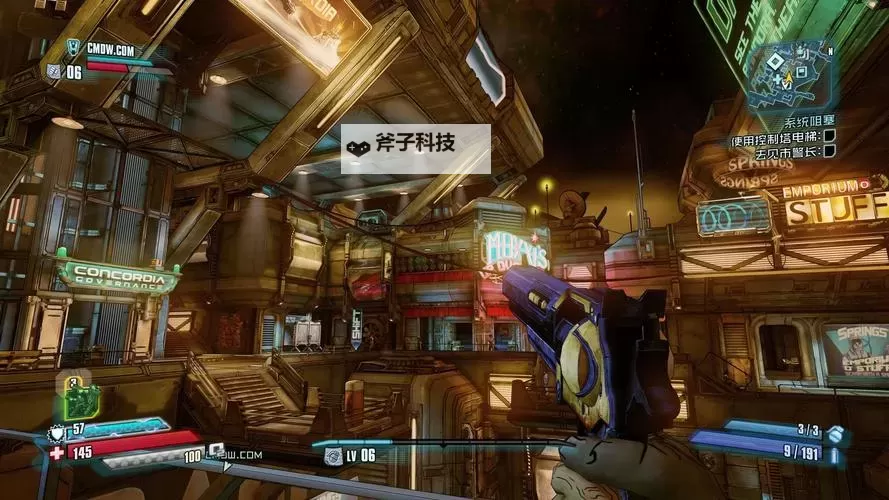Click the shield icon beside 57

(55, 434)
